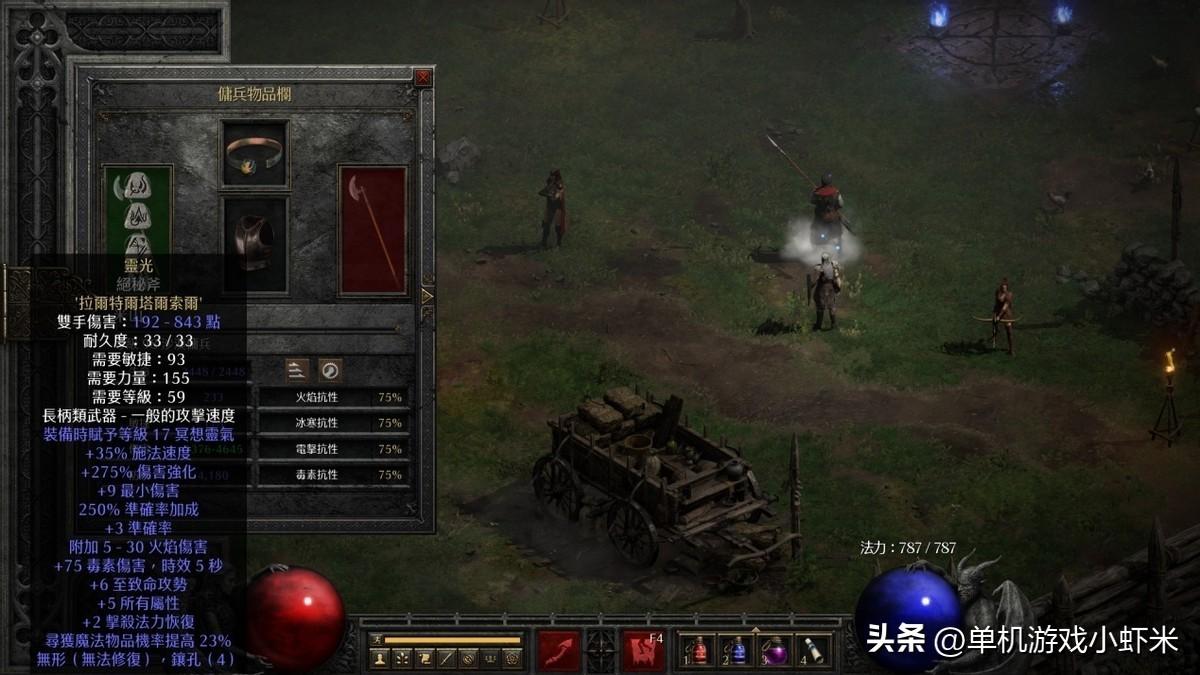Click the stacked-lines button above the resistances
This screenshot has height=675, width=1200.
297,370
